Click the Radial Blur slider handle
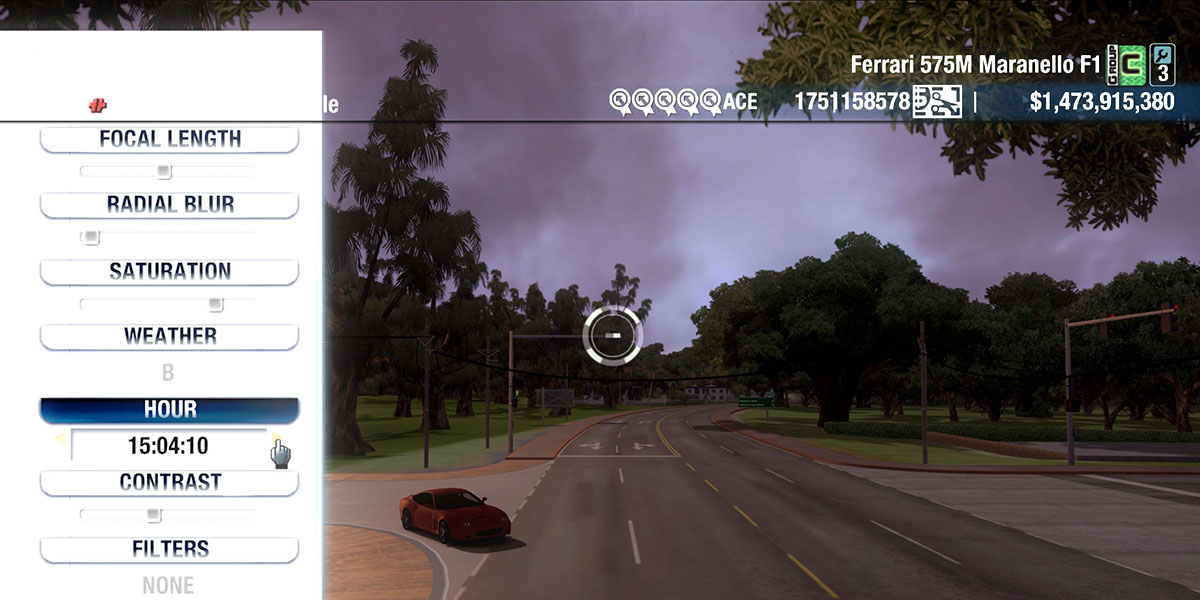 pyautogui.click(x=91, y=238)
